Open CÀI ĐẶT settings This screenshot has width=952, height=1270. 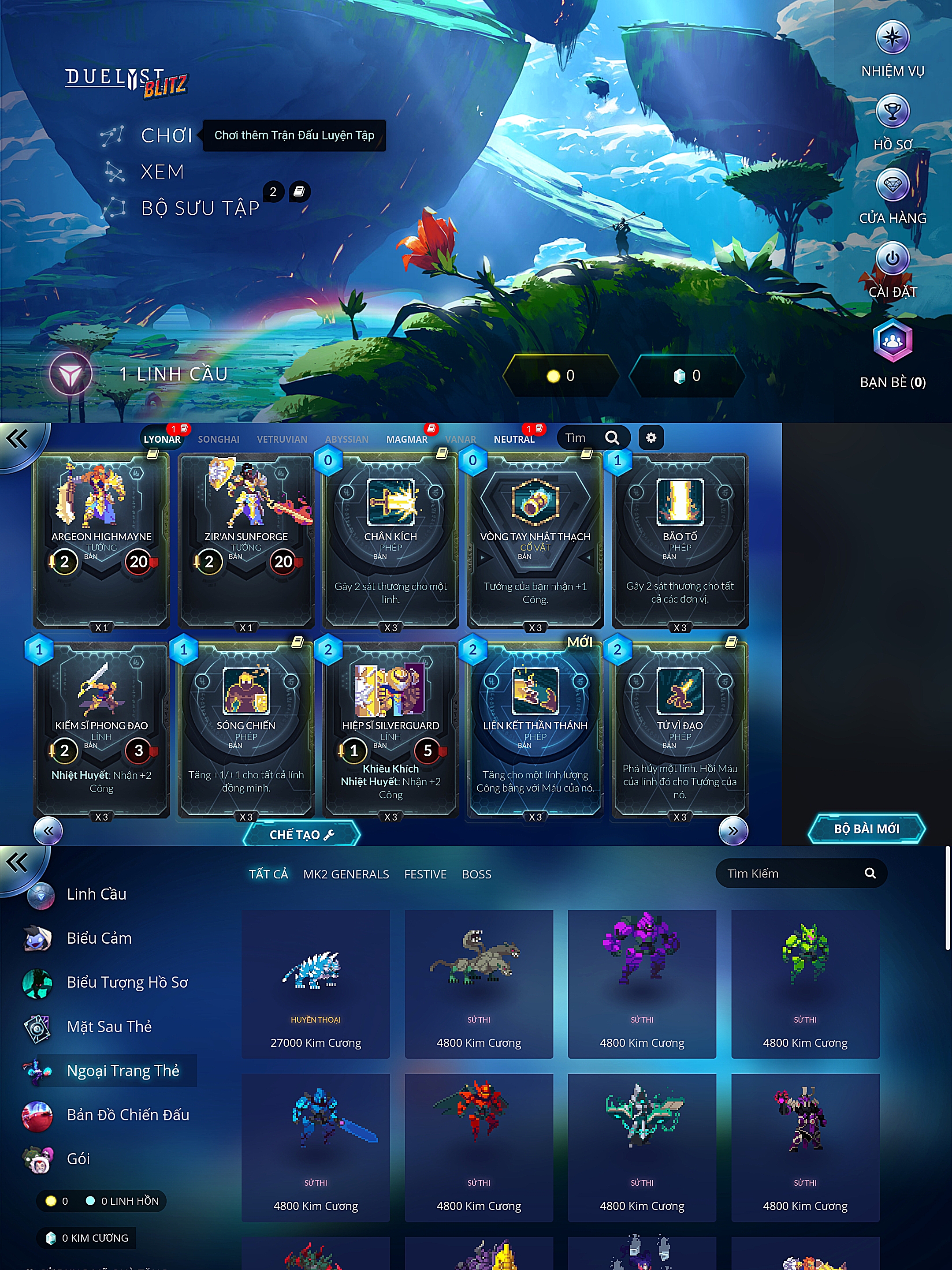point(892,259)
